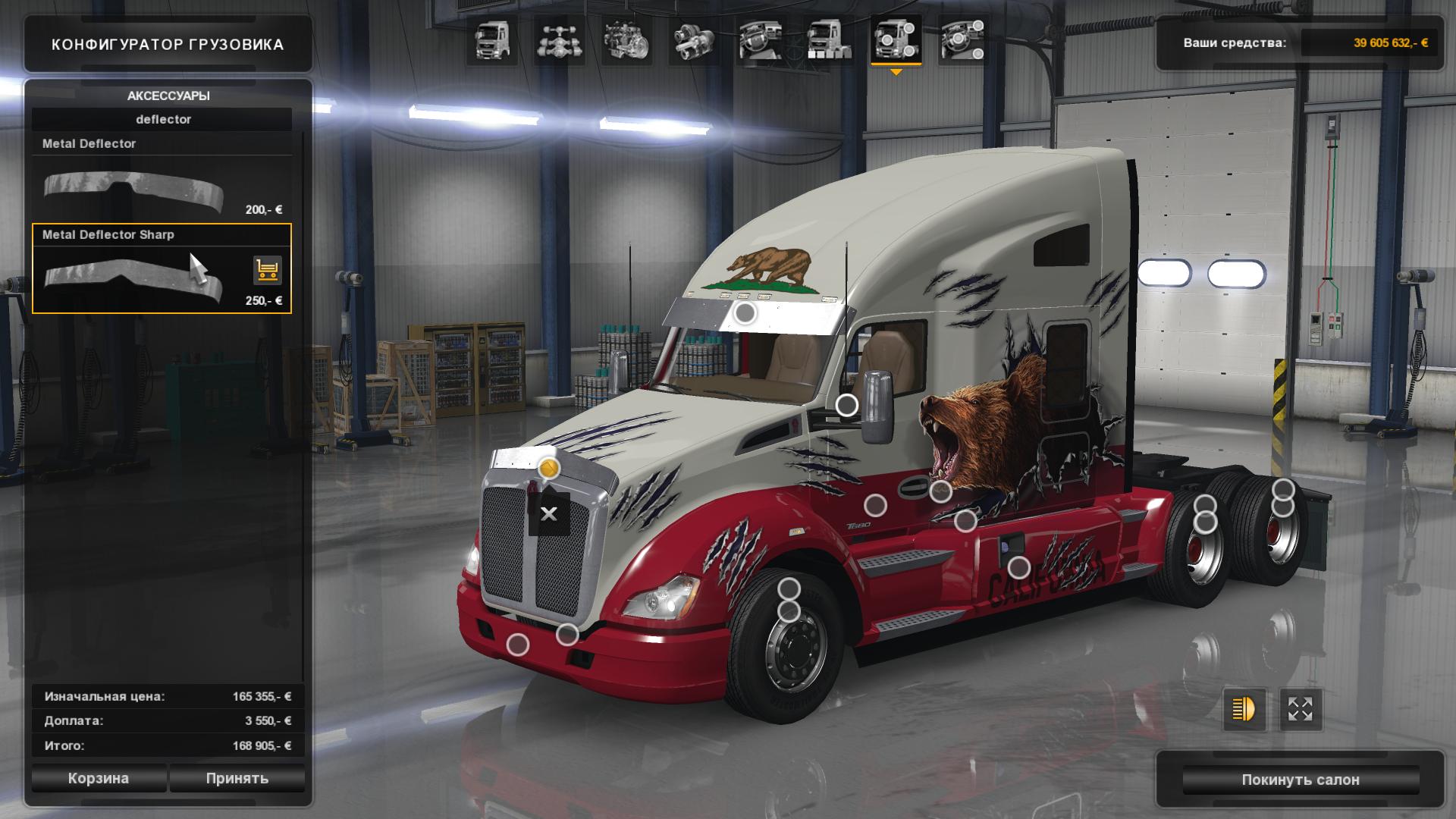Screen dimensions: 1456x819
Task: Confirm changes with Принять
Action: 237,779
